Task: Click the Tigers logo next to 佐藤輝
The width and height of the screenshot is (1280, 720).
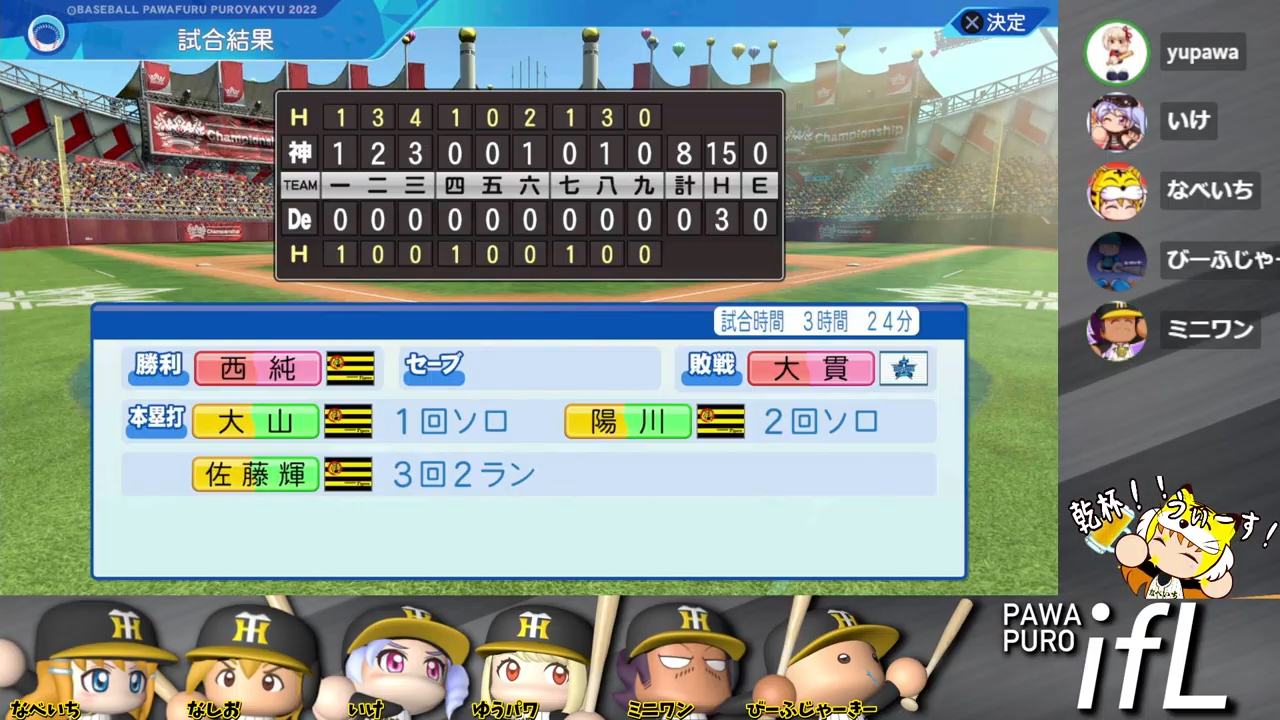Action: tap(348, 474)
